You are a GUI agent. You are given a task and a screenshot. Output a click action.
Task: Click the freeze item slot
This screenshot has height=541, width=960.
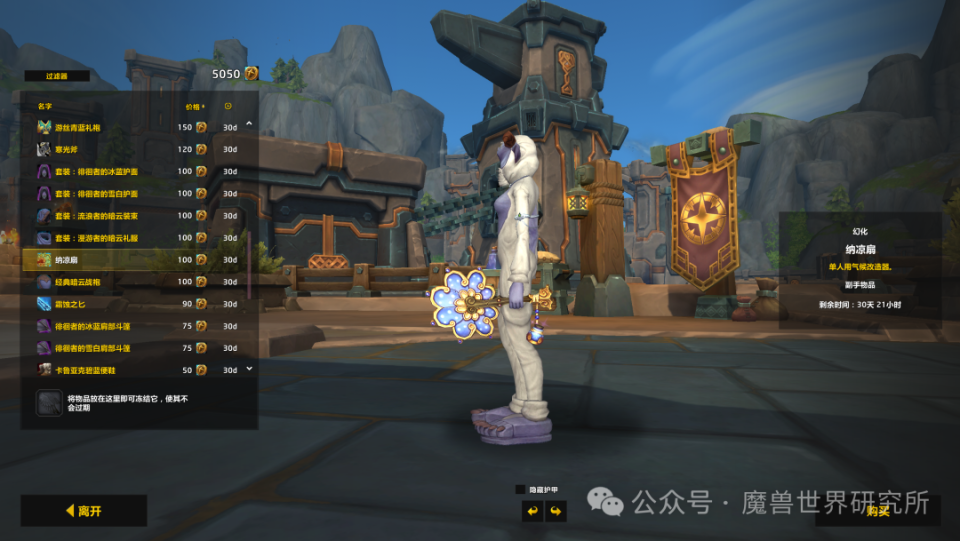pos(49,403)
